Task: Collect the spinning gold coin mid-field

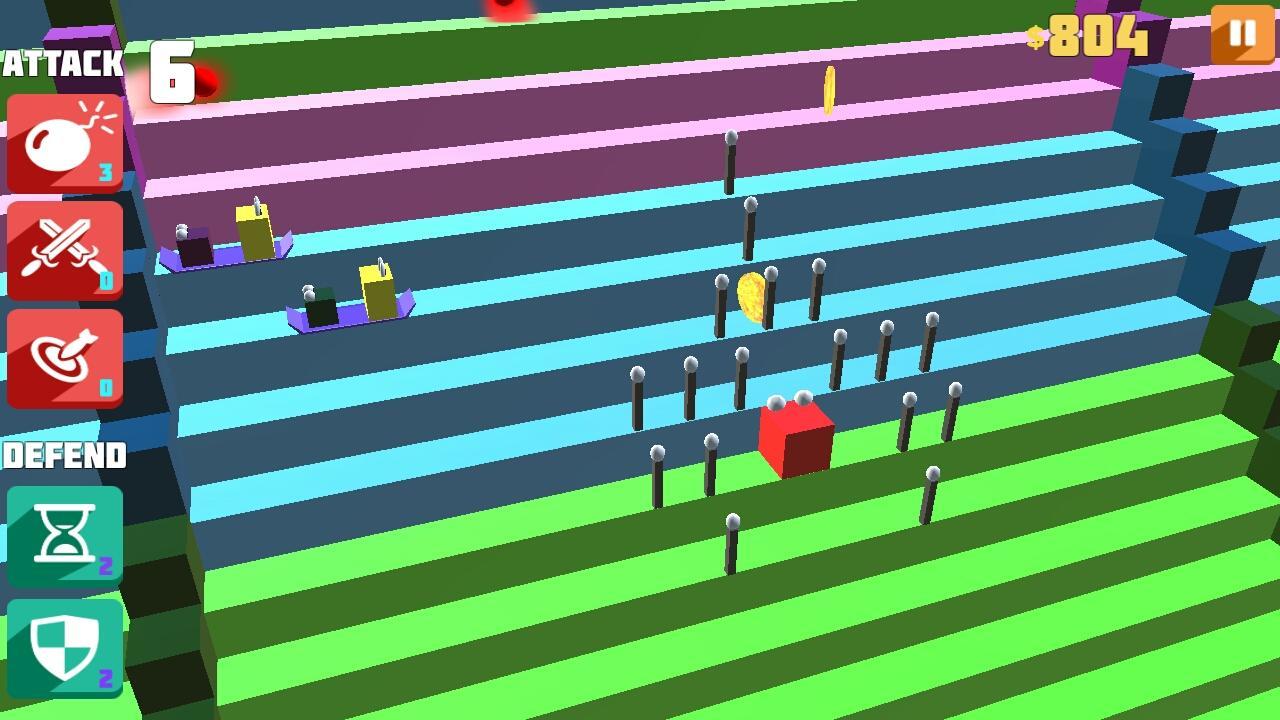Action: pyautogui.click(x=752, y=298)
